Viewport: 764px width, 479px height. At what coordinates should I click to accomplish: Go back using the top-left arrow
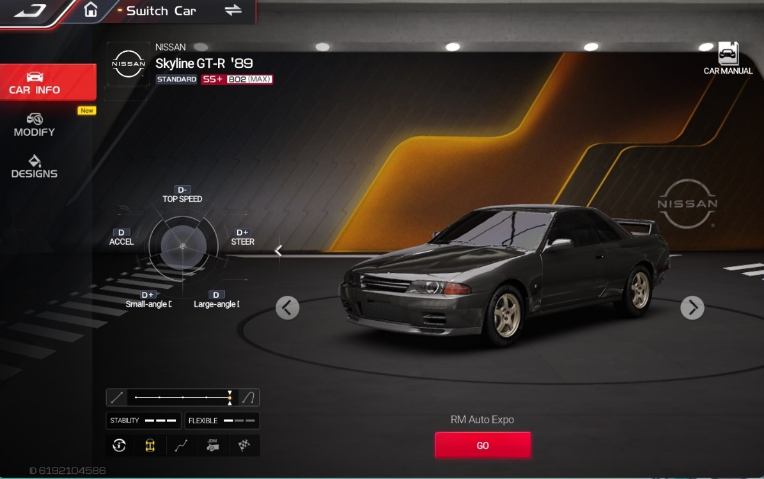(x=31, y=11)
